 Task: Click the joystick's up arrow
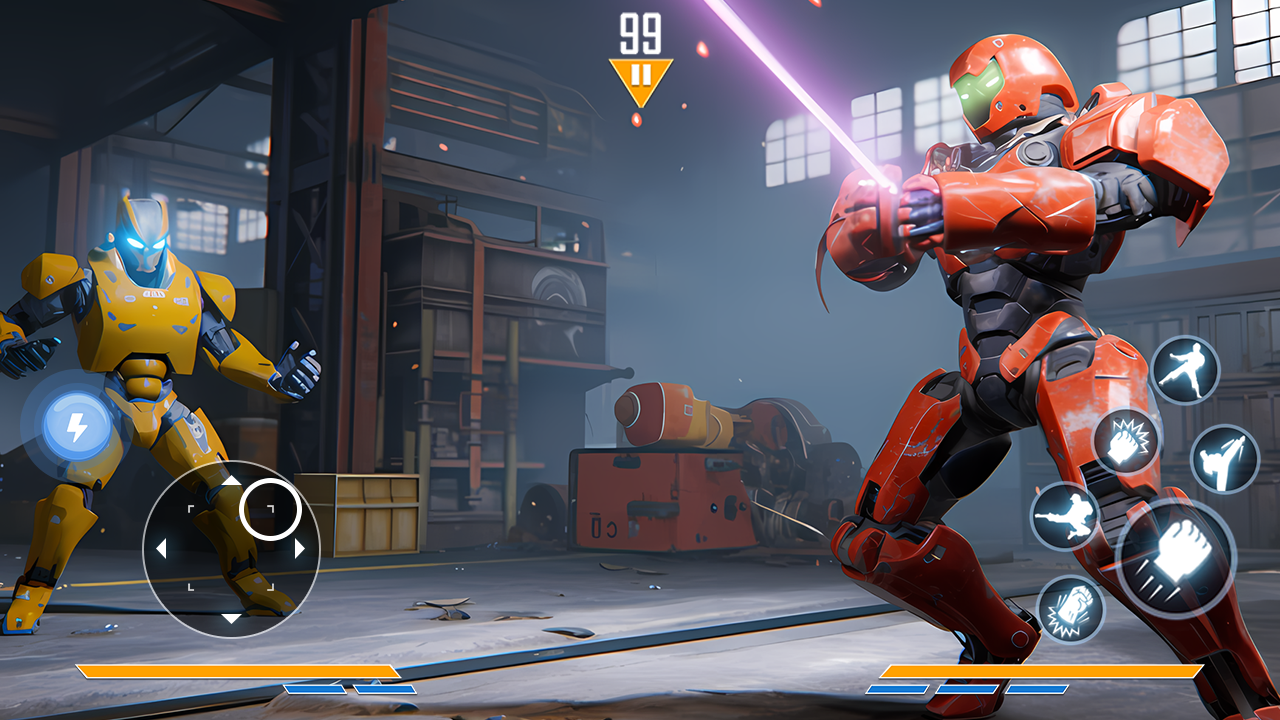231,480
